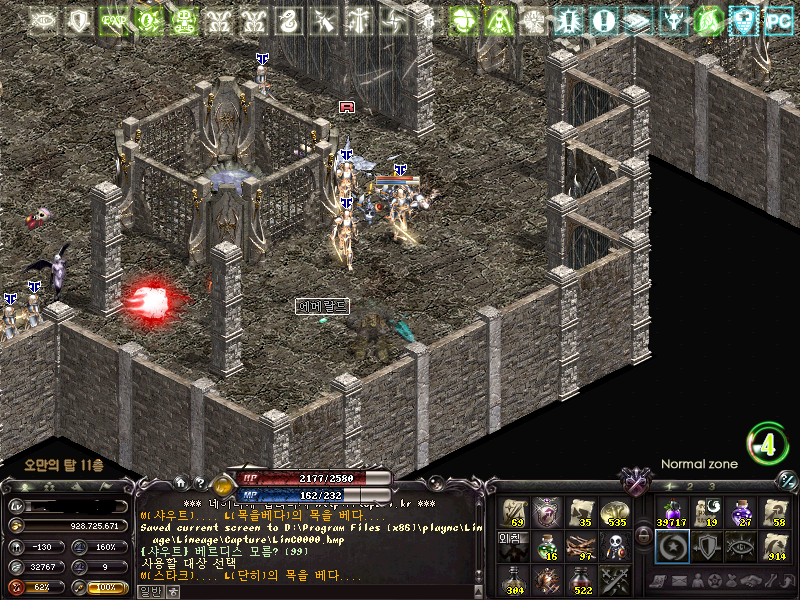The height and width of the screenshot is (600, 800).
Task: Use the bundle of arrows slot showing 97
Action: pos(580,546)
